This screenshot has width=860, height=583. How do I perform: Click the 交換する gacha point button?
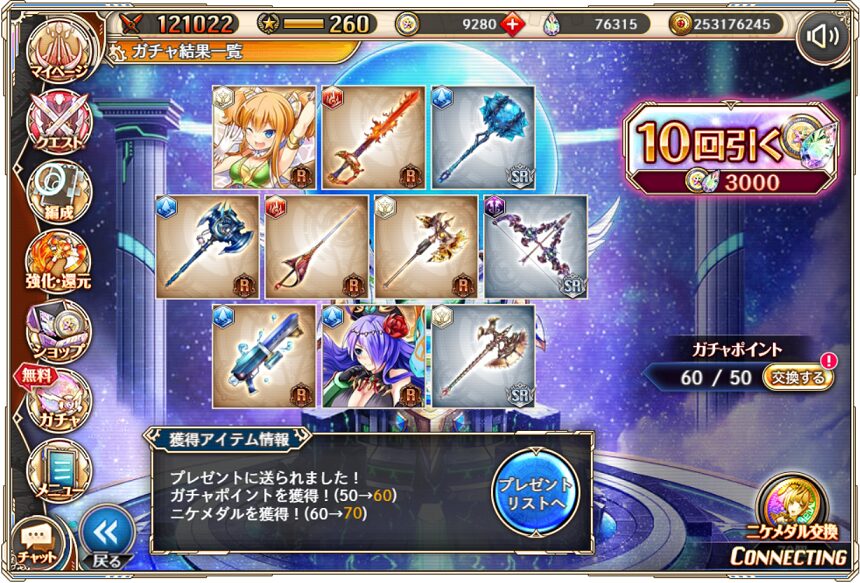[x=798, y=377]
